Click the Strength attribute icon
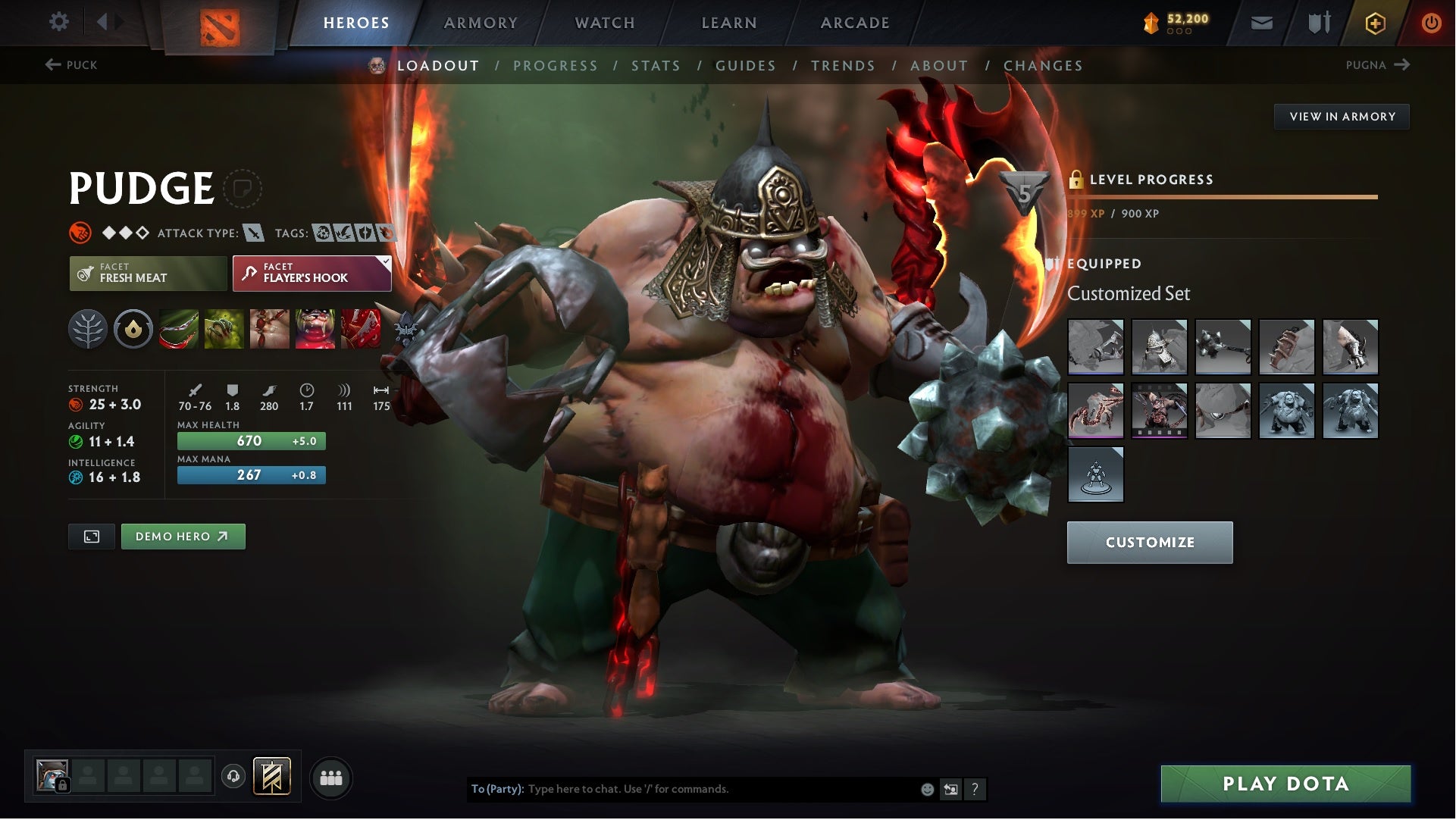Image resolution: width=1456 pixels, height=820 pixels. click(x=78, y=404)
